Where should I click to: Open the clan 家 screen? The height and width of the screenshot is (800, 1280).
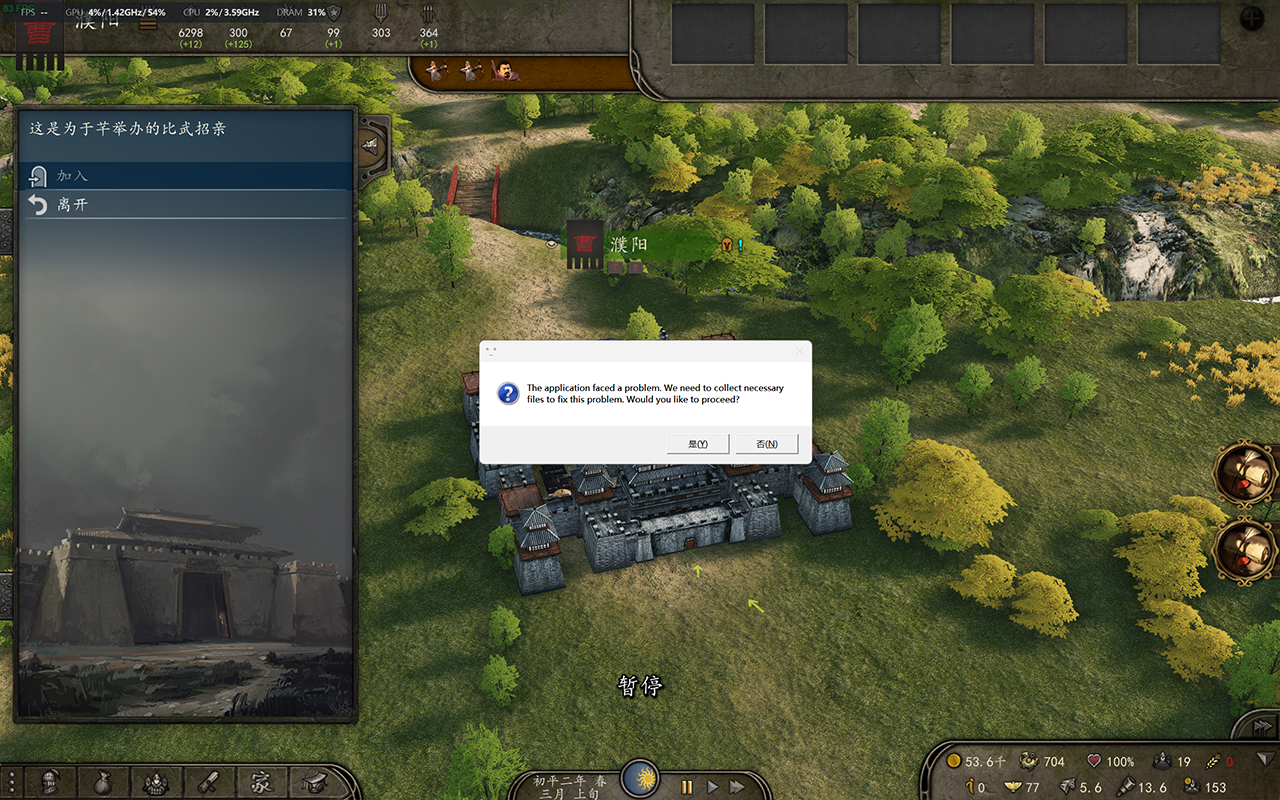point(260,782)
